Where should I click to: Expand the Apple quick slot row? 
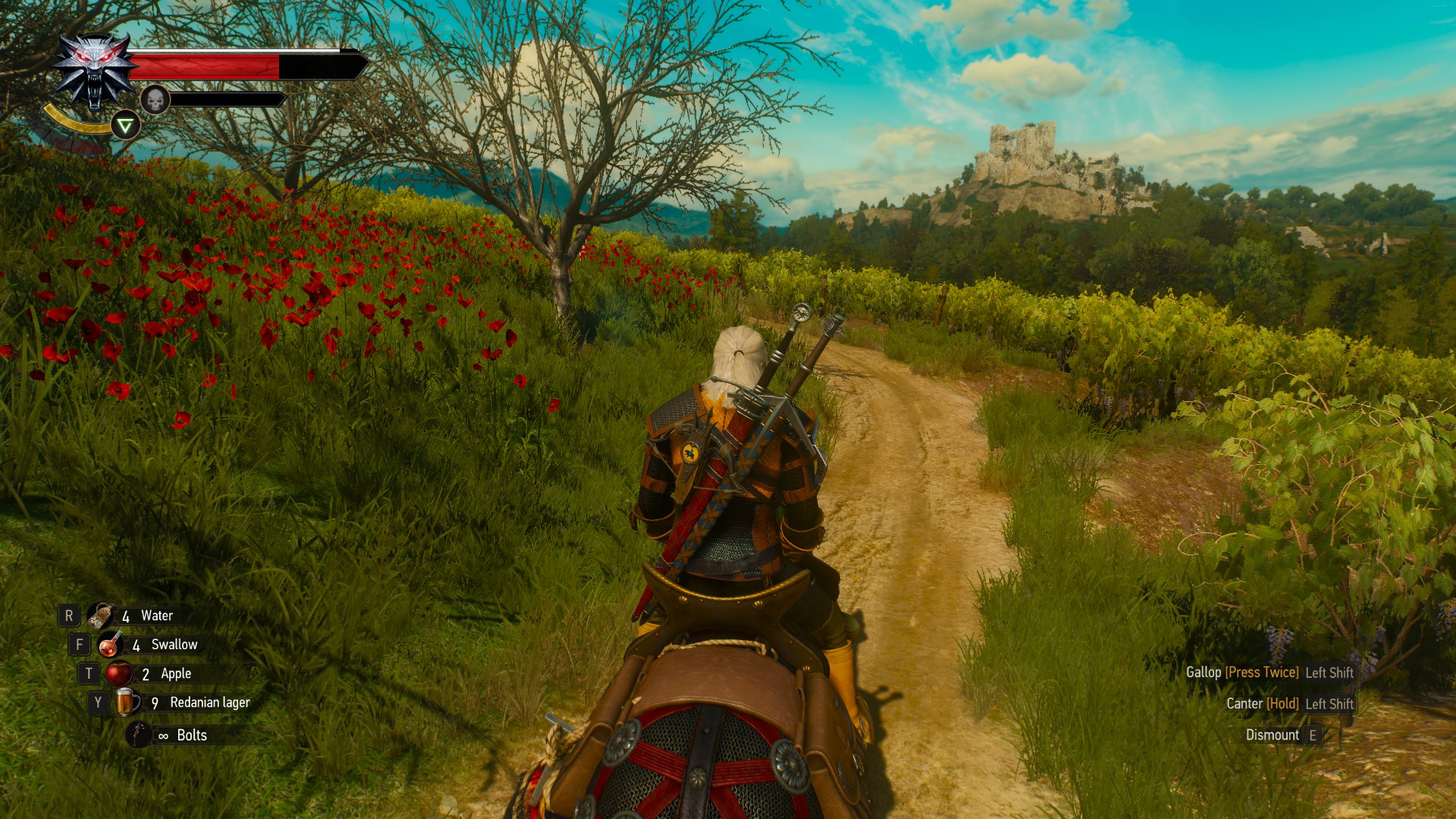click(x=176, y=673)
